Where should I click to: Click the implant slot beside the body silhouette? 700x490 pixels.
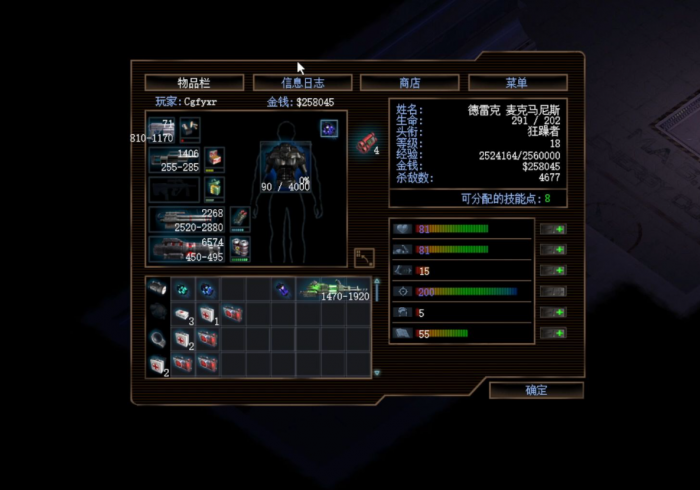pos(328,128)
